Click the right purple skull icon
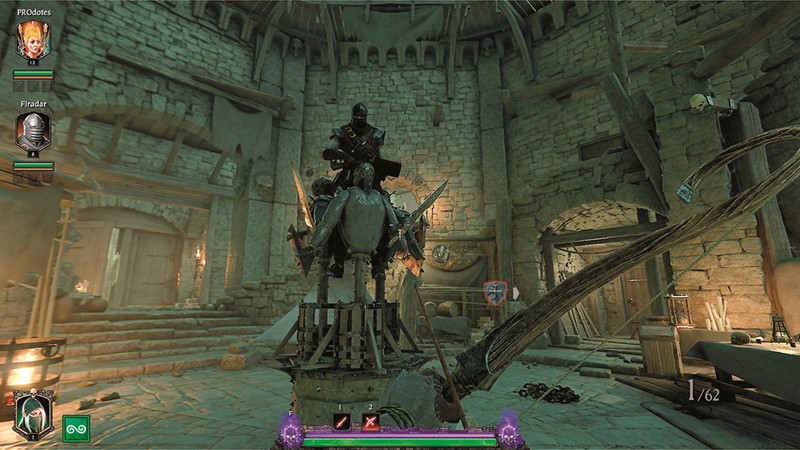This screenshot has height=450, width=800. [x=509, y=430]
